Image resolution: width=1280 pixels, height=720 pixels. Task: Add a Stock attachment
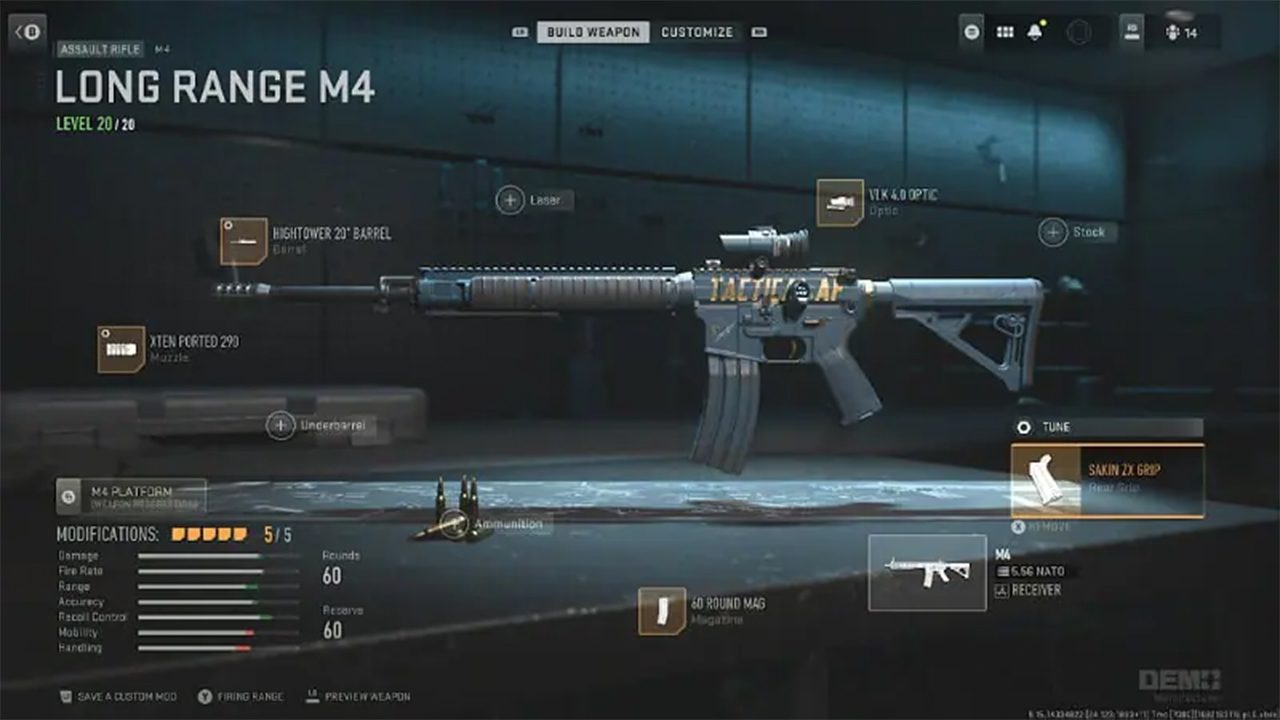coord(1053,232)
